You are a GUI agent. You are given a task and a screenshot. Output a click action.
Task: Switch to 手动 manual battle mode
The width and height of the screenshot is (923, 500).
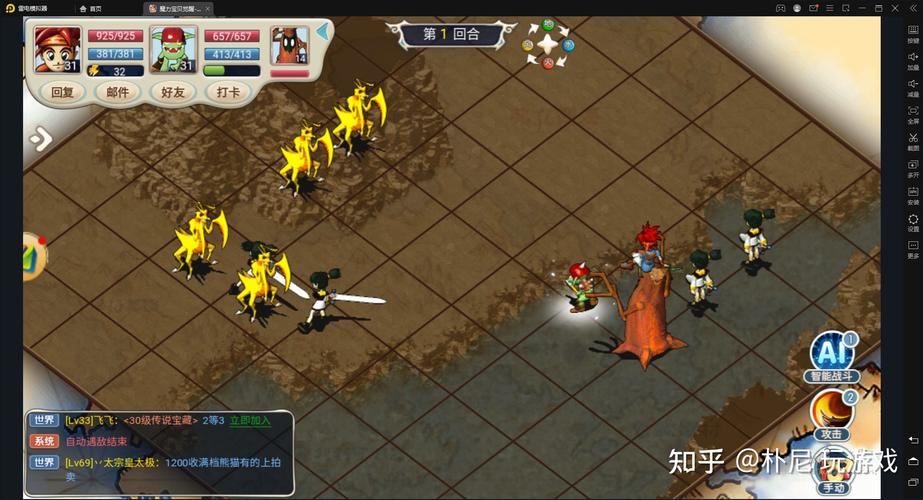click(x=833, y=470)
